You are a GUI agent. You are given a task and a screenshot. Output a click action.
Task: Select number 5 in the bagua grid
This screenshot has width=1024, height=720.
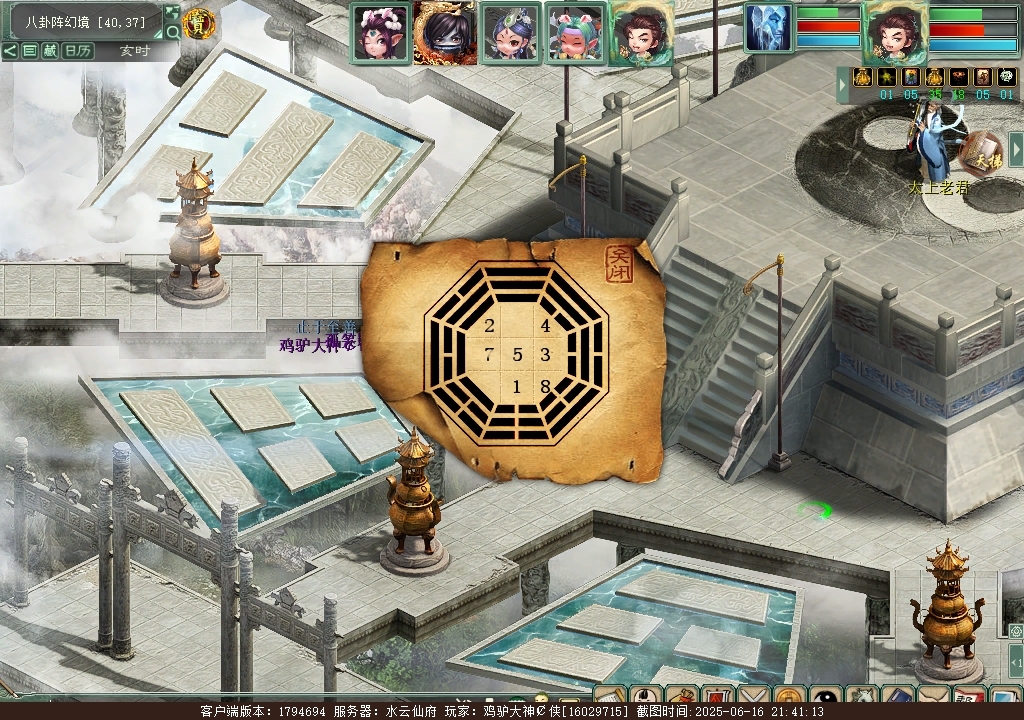[517, 354]
